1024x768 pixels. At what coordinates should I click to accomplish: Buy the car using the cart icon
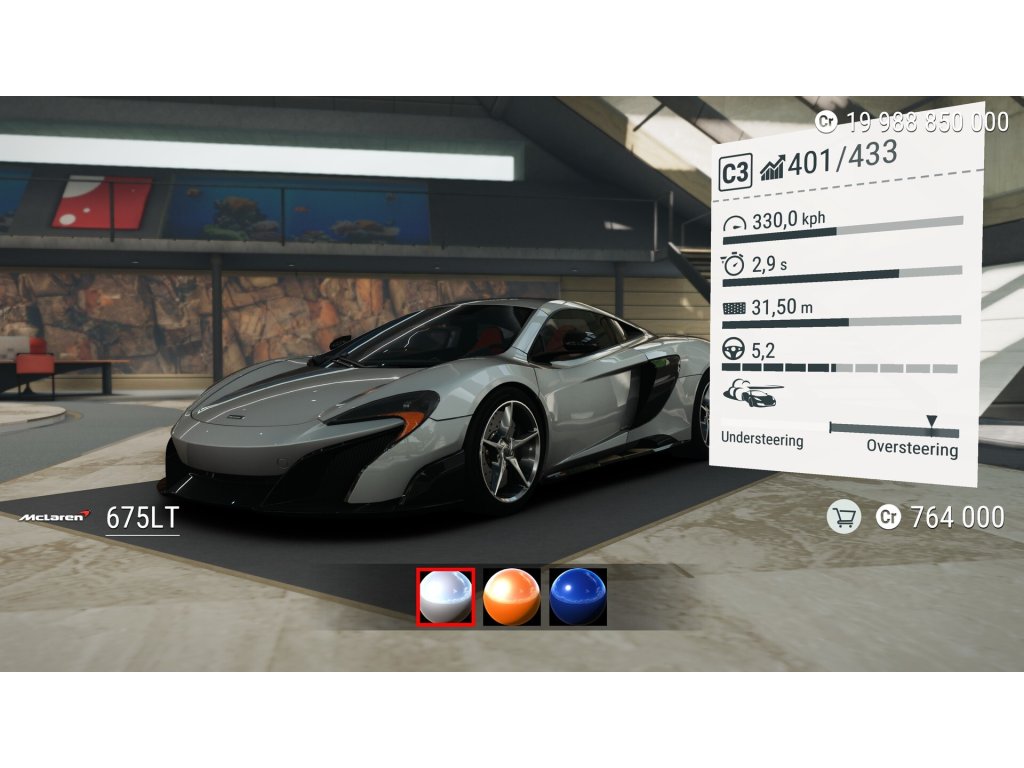(x=844, y=517)
